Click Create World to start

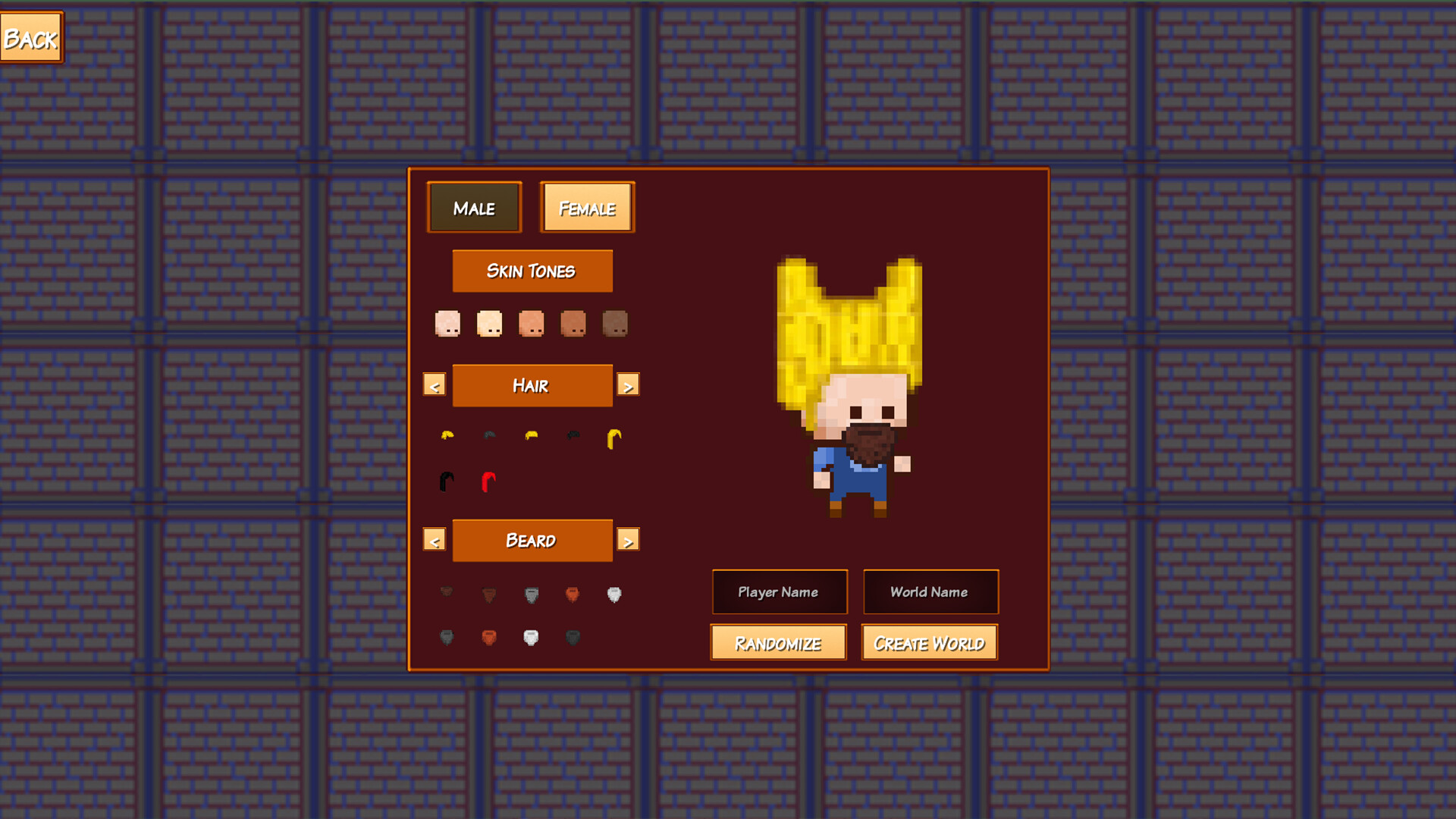click(x=929, y=642)
